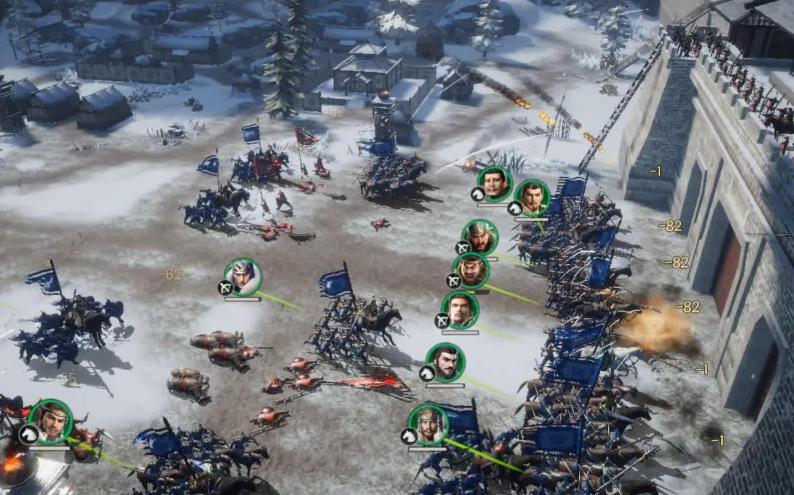
Task: Select the silver-helmeted archer general portrait
Action: click(x=242, y=277)
